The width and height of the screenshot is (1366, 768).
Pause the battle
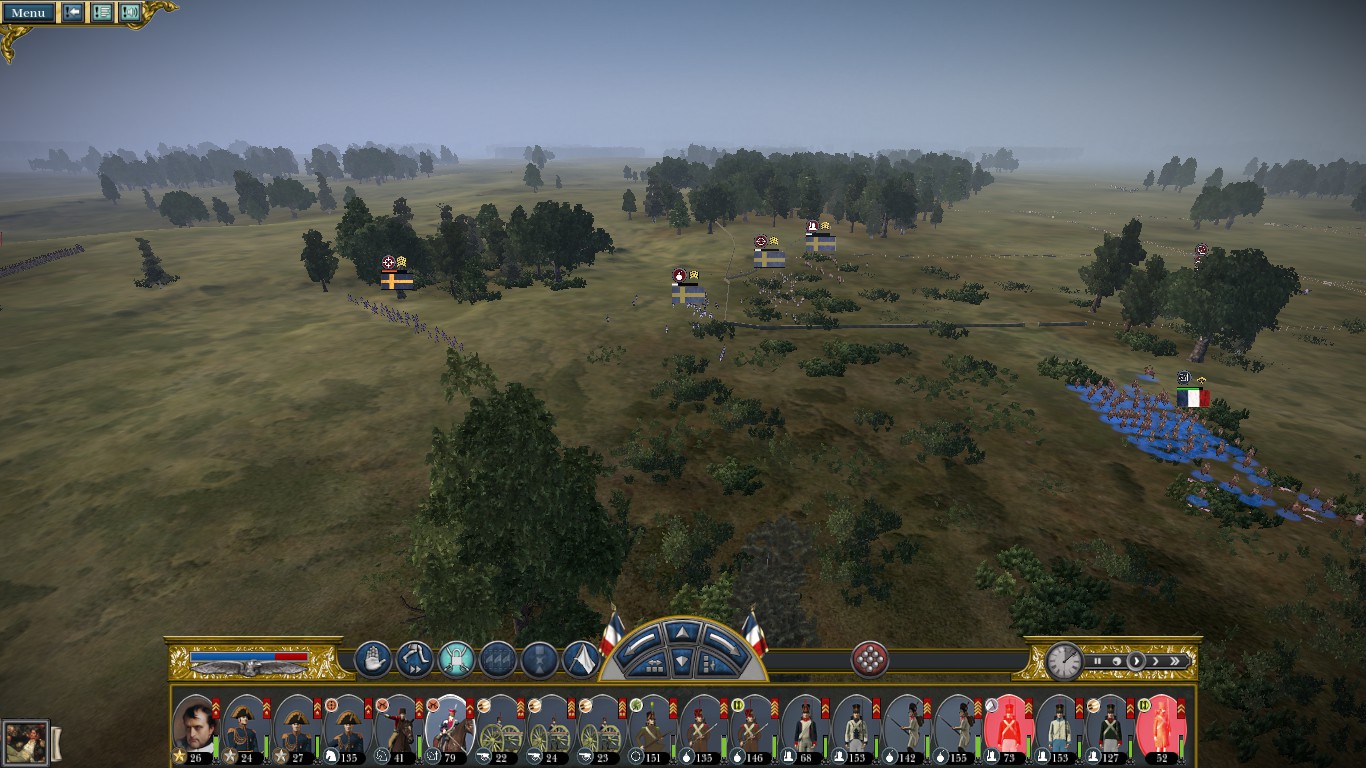point(1097,661)
